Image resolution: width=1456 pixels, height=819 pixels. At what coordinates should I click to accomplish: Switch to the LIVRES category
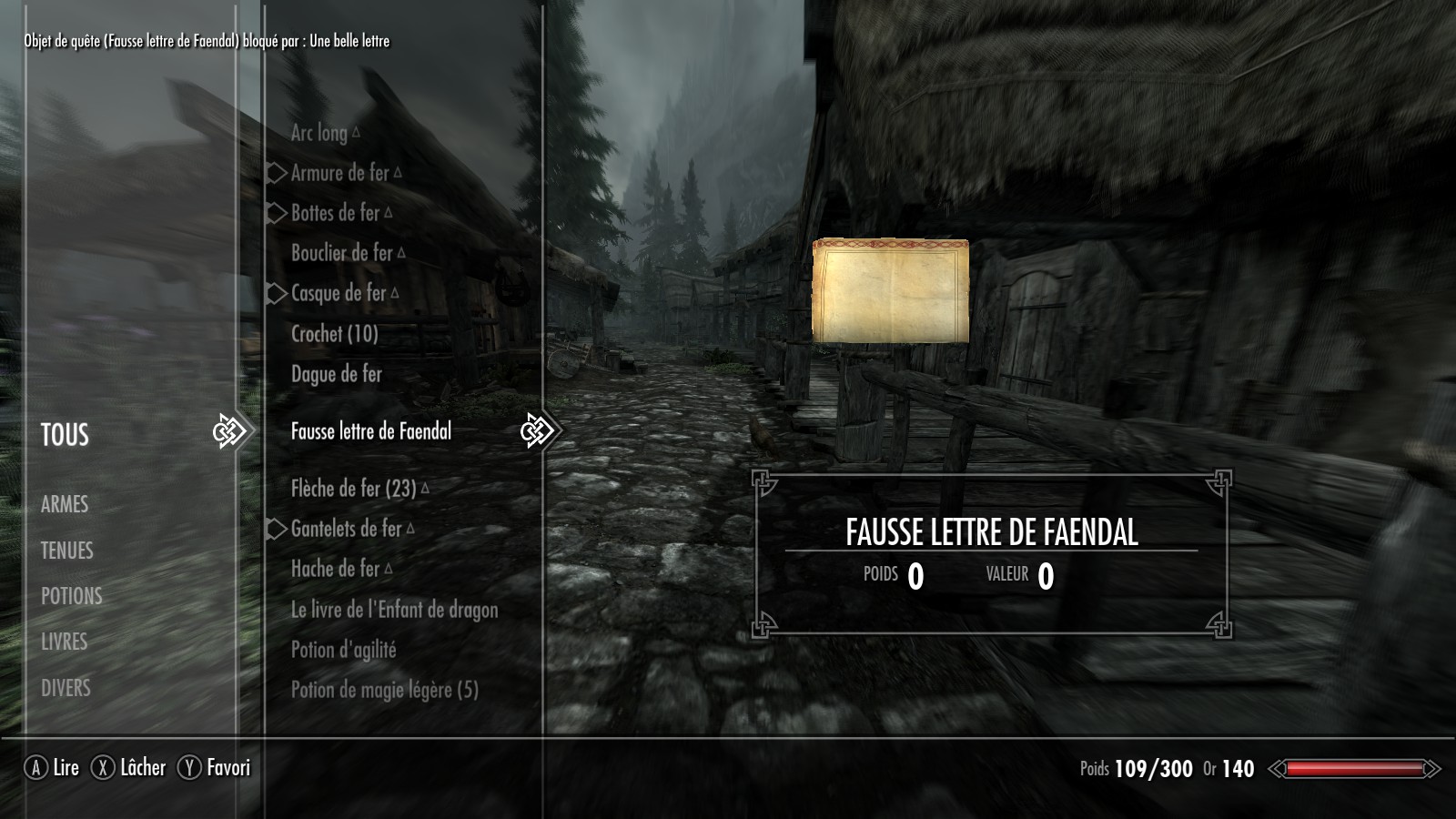click(x=64, y=642)
